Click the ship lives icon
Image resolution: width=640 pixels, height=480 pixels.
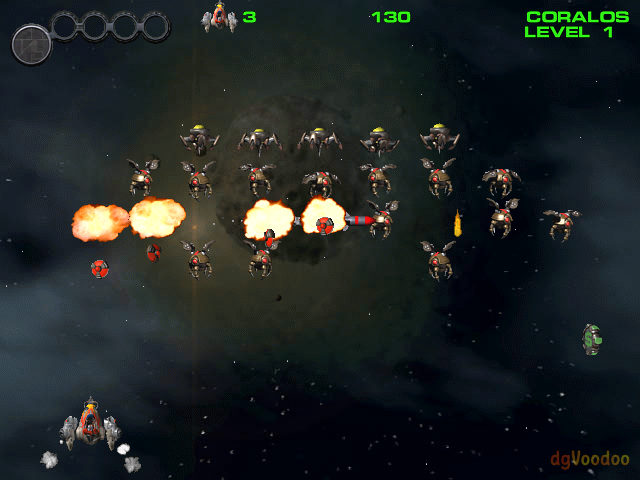[220, 18]
